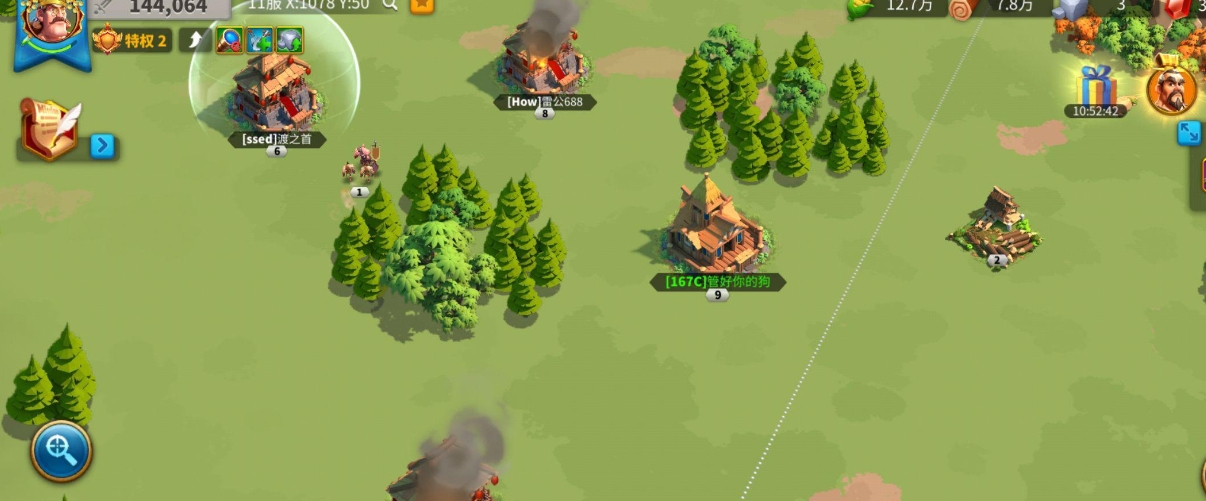Select the stone resource buff icon
Screen dimensions: 1206x501
click(290, 40)
